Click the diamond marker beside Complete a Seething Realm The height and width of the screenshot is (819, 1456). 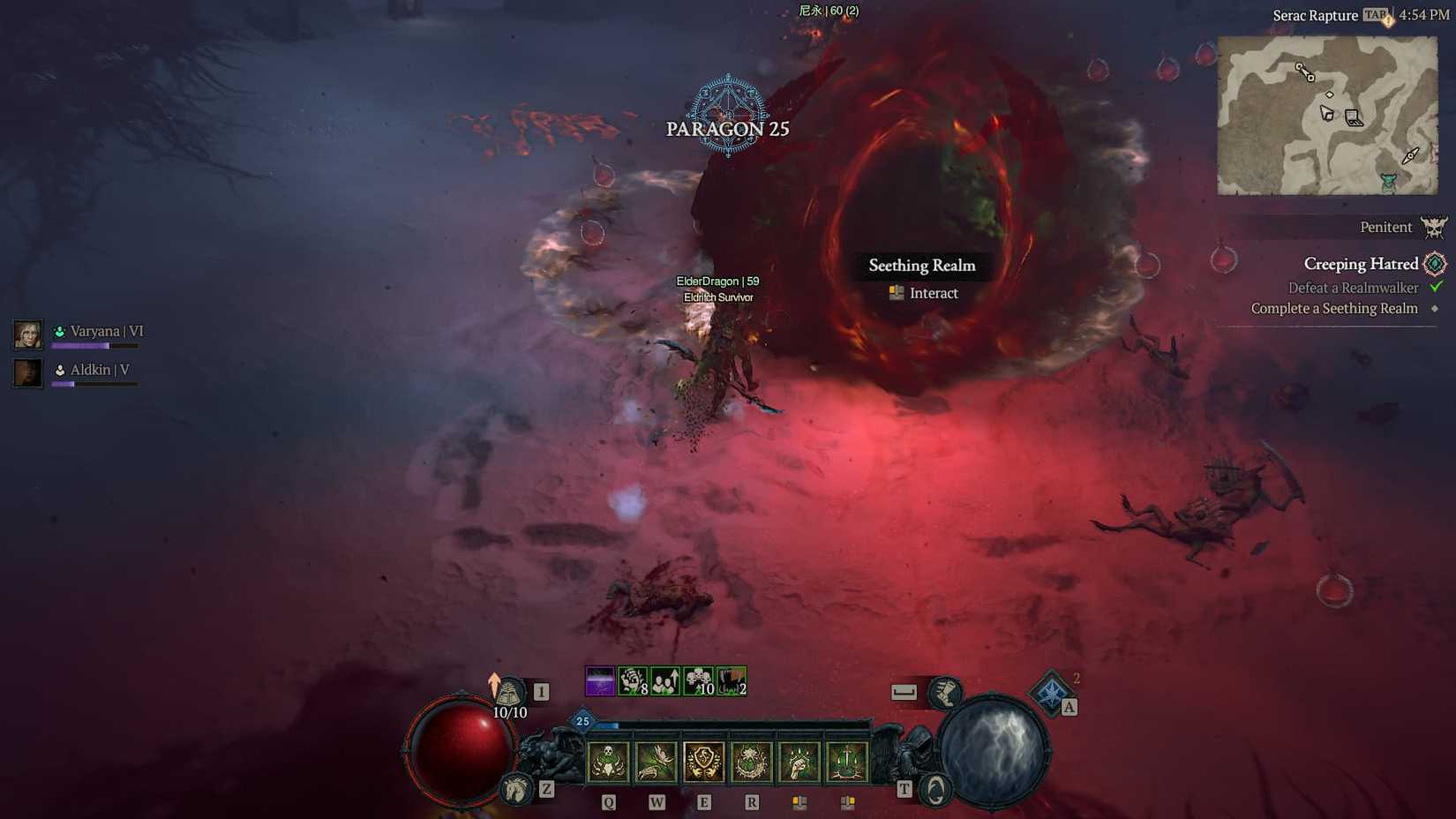(1435, 308)
